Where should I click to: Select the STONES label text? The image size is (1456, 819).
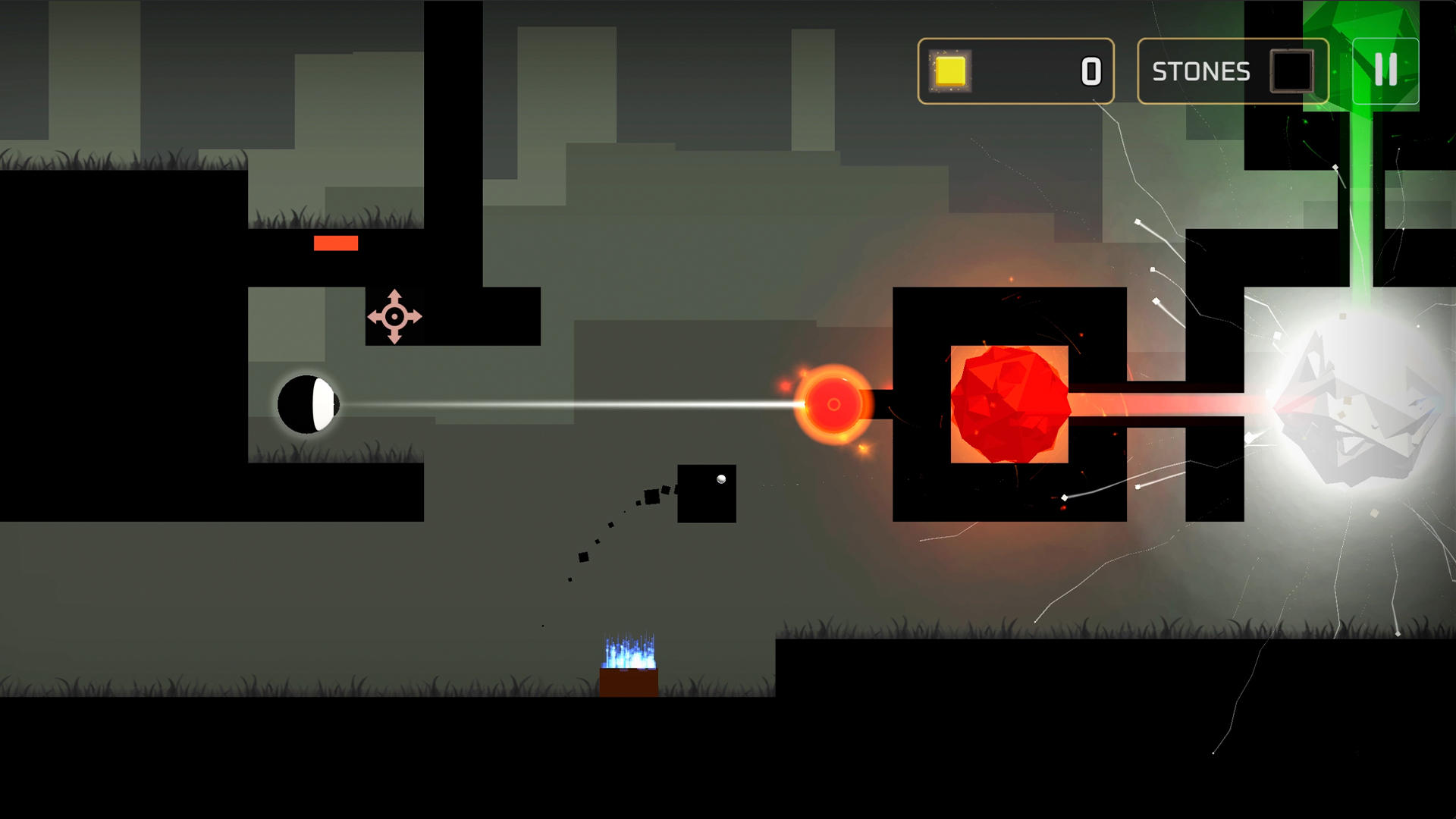[1200, 72]
